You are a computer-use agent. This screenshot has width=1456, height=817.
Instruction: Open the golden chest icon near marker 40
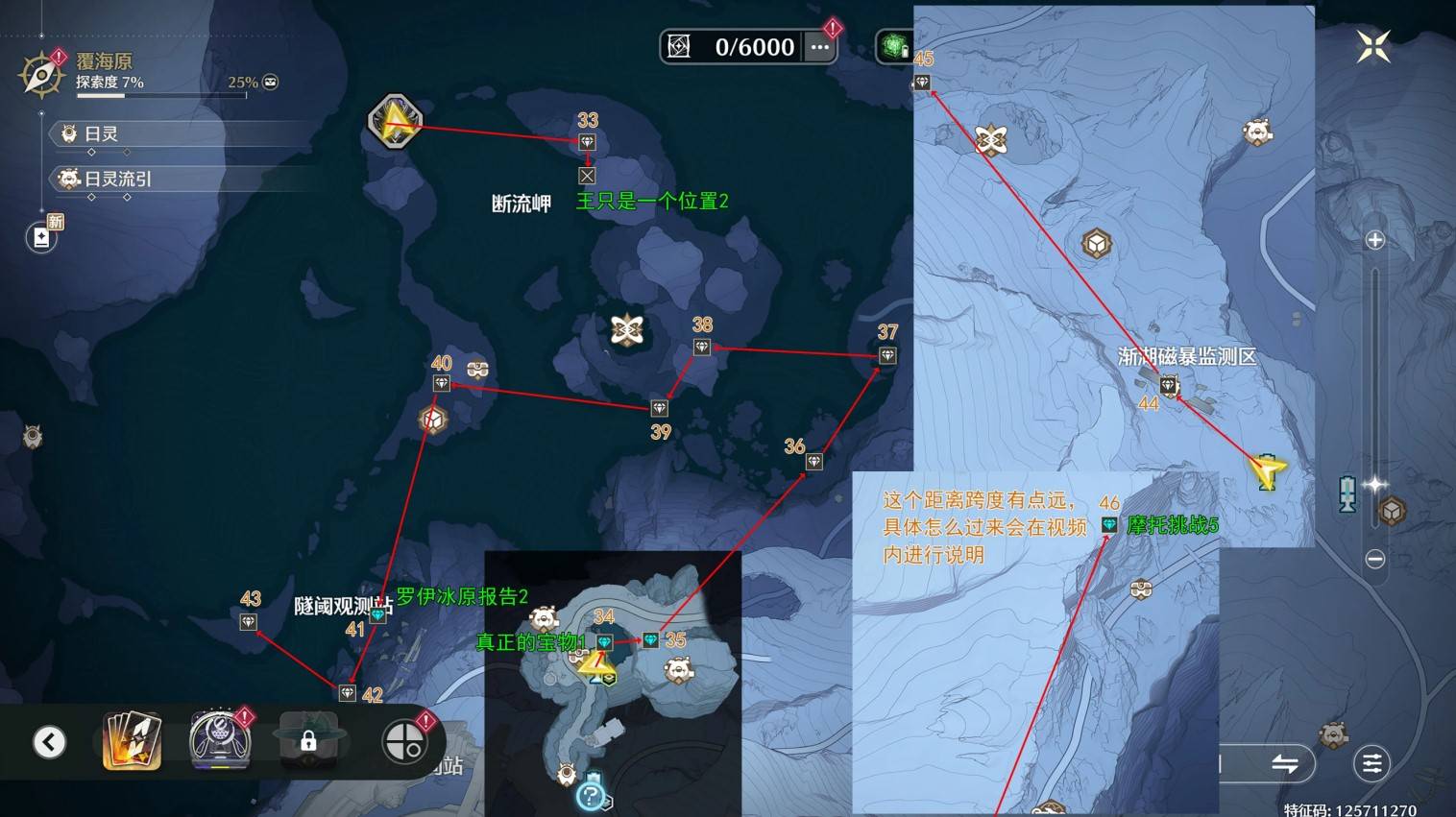[x=432, y=420]
